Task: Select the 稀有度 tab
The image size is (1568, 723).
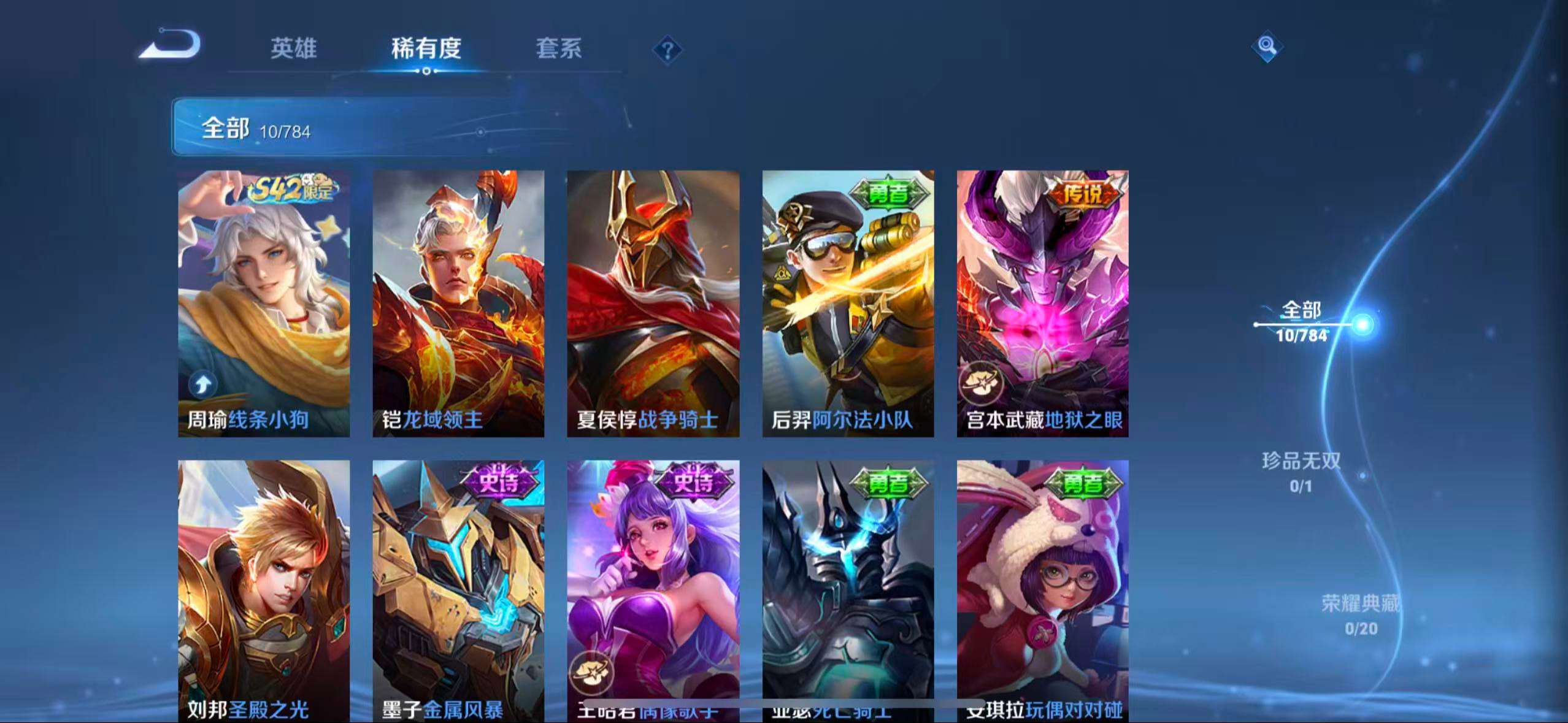Action: 426,49
